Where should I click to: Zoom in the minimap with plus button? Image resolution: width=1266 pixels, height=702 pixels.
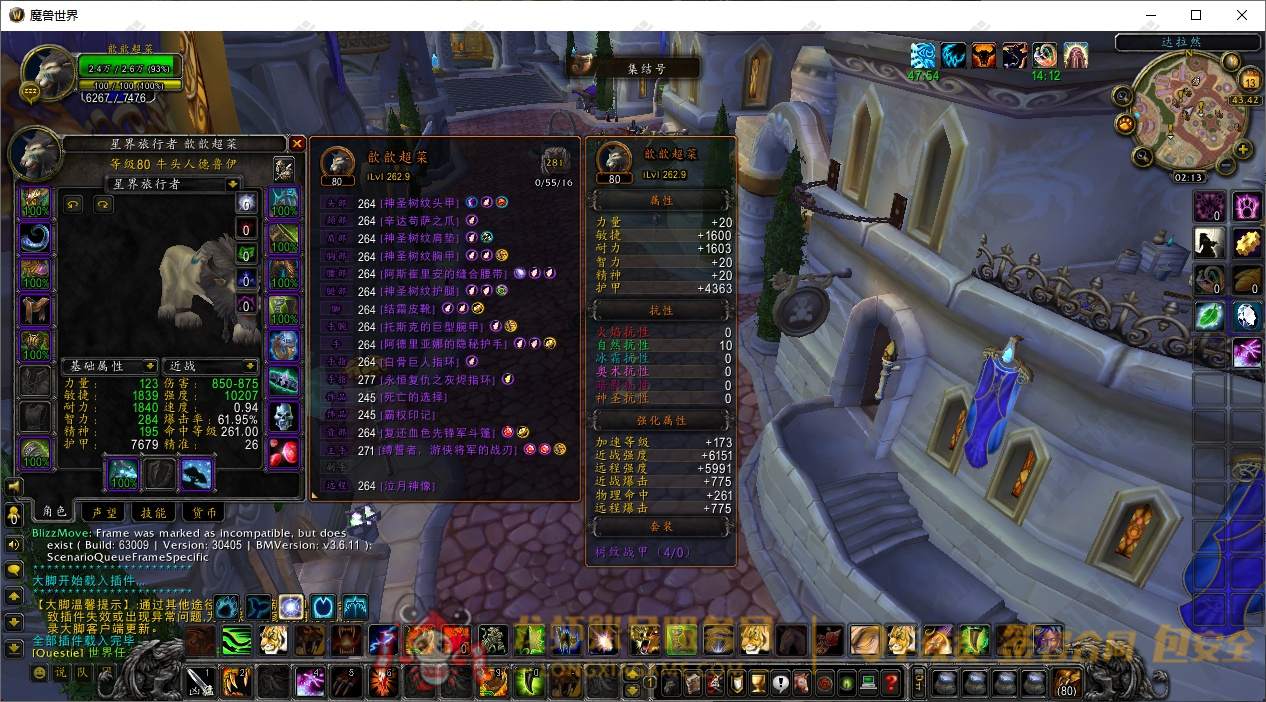click(x=1243, y=151)
